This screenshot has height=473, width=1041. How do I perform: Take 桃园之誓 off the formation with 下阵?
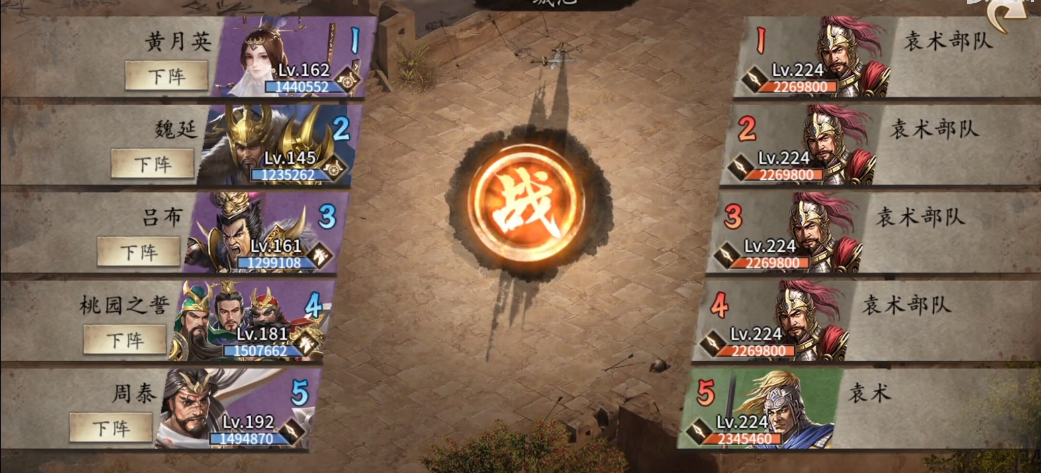coord(124,339)
